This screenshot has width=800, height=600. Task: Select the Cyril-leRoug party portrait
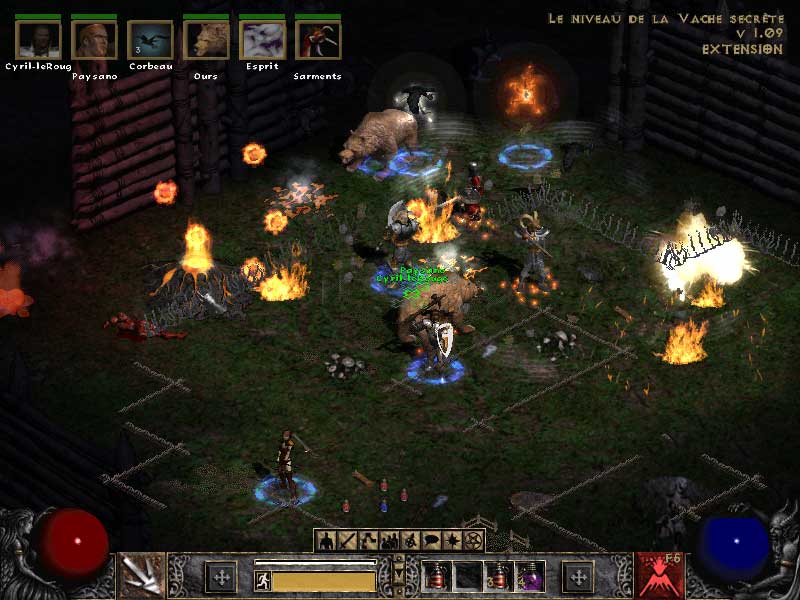[39, 41]
